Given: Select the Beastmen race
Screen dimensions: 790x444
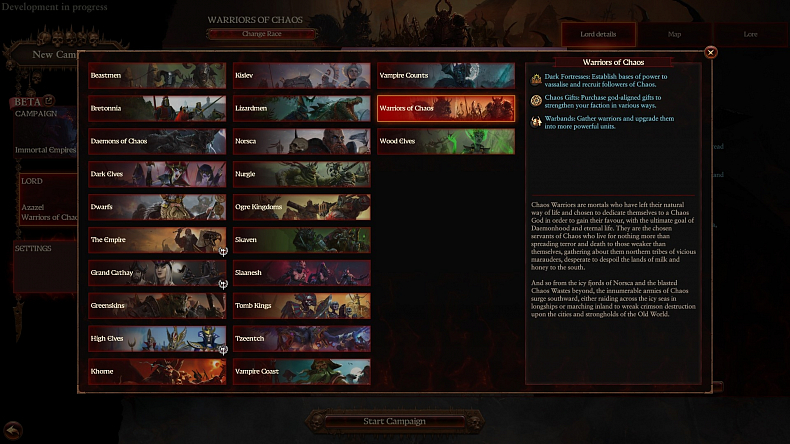Looking at the screenshot, I should (157, 76).
